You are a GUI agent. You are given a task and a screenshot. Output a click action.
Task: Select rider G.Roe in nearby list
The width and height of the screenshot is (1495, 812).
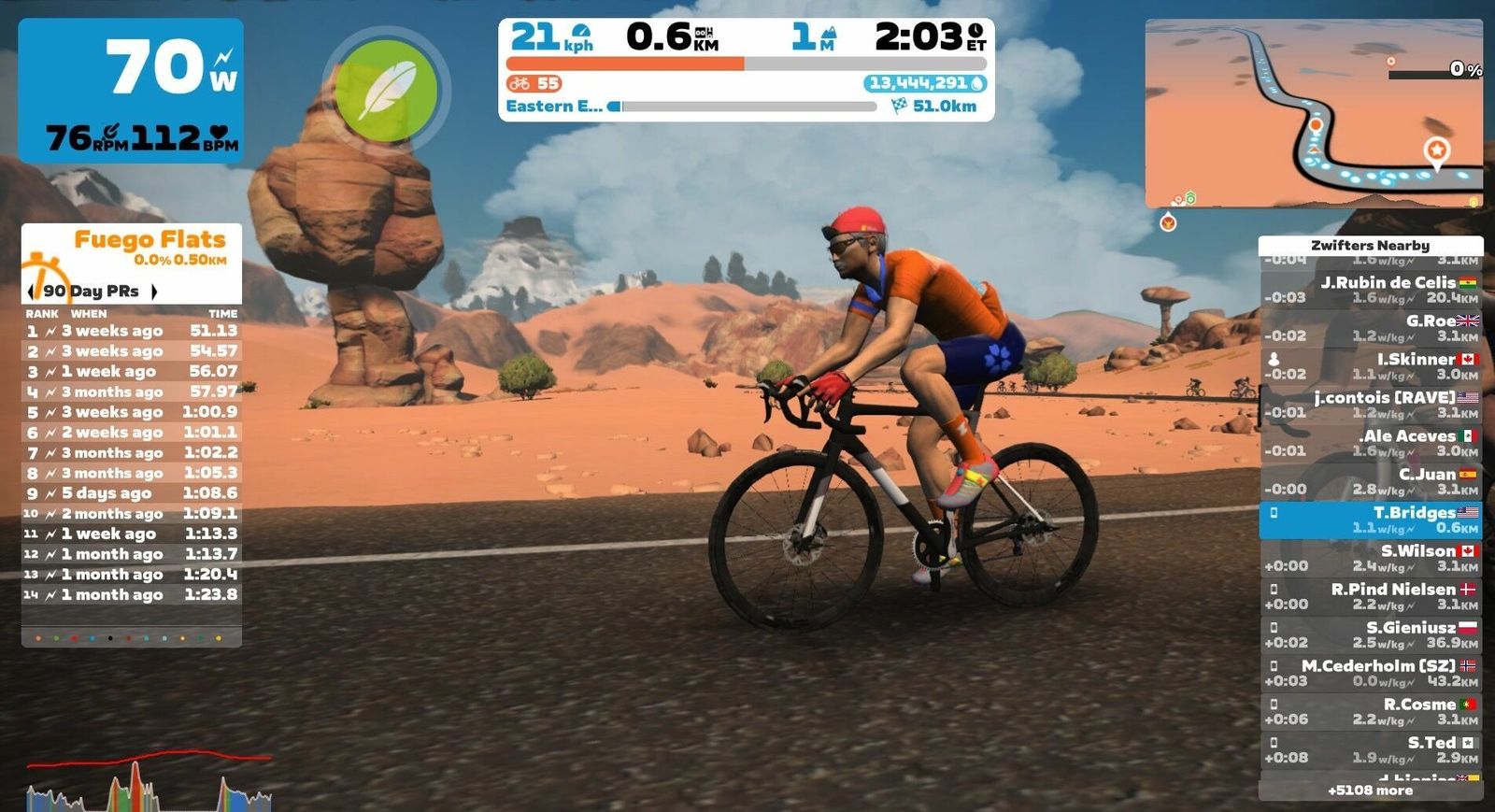[1371, 328]
